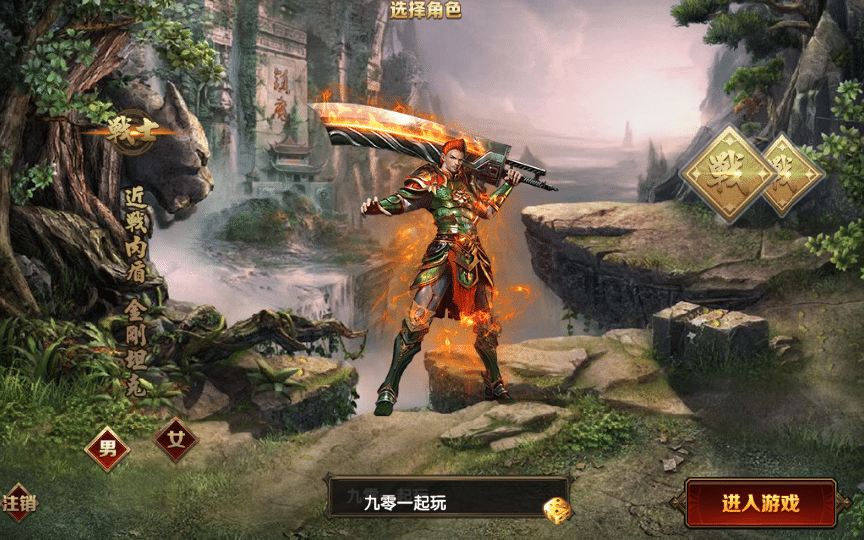The image size is (864, 540).
Task: Select the male 男 gender option
Action: pyautogui.click(x=107, y=448)
